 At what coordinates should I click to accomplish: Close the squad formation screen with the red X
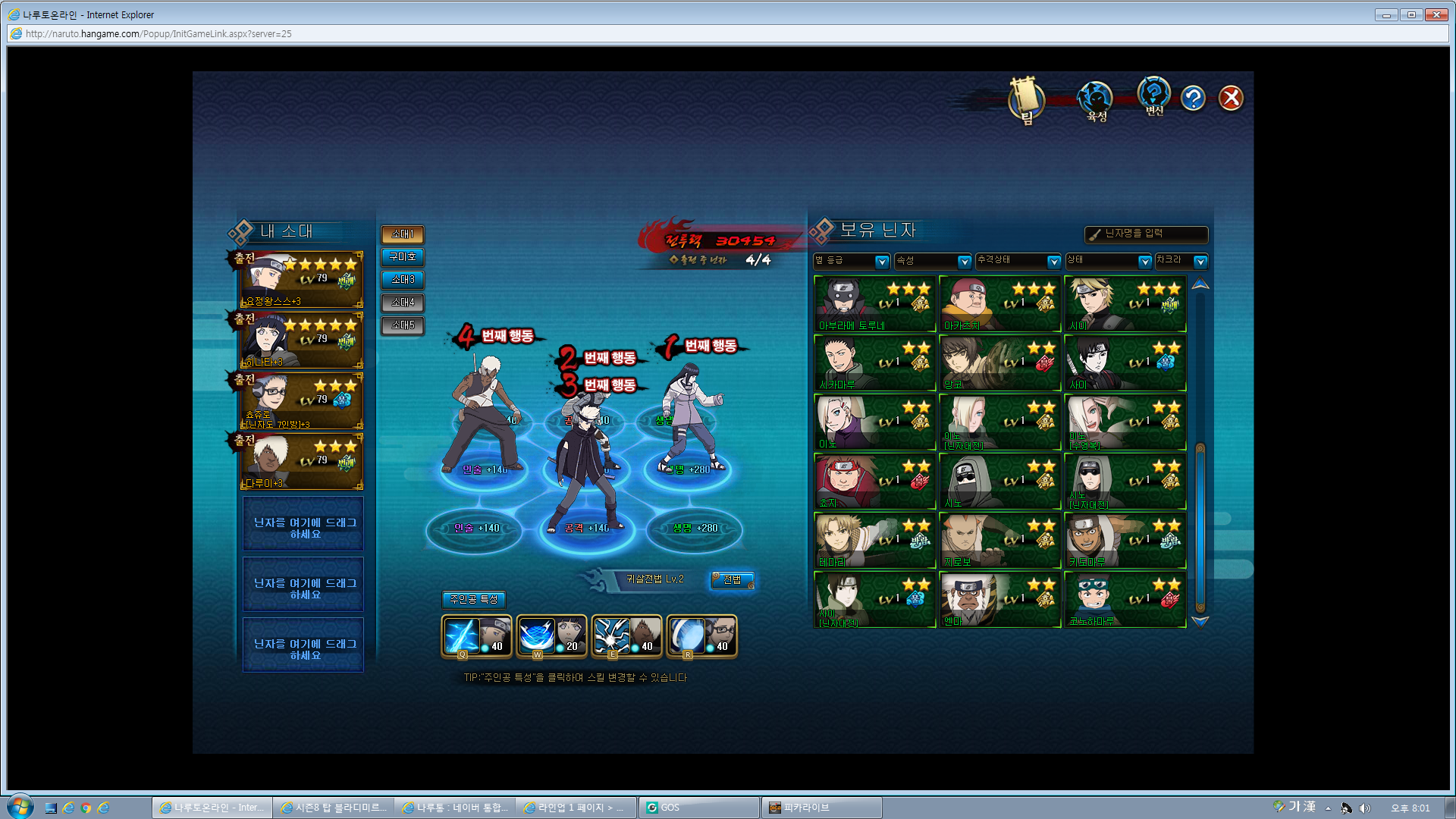click(1230, 98)
